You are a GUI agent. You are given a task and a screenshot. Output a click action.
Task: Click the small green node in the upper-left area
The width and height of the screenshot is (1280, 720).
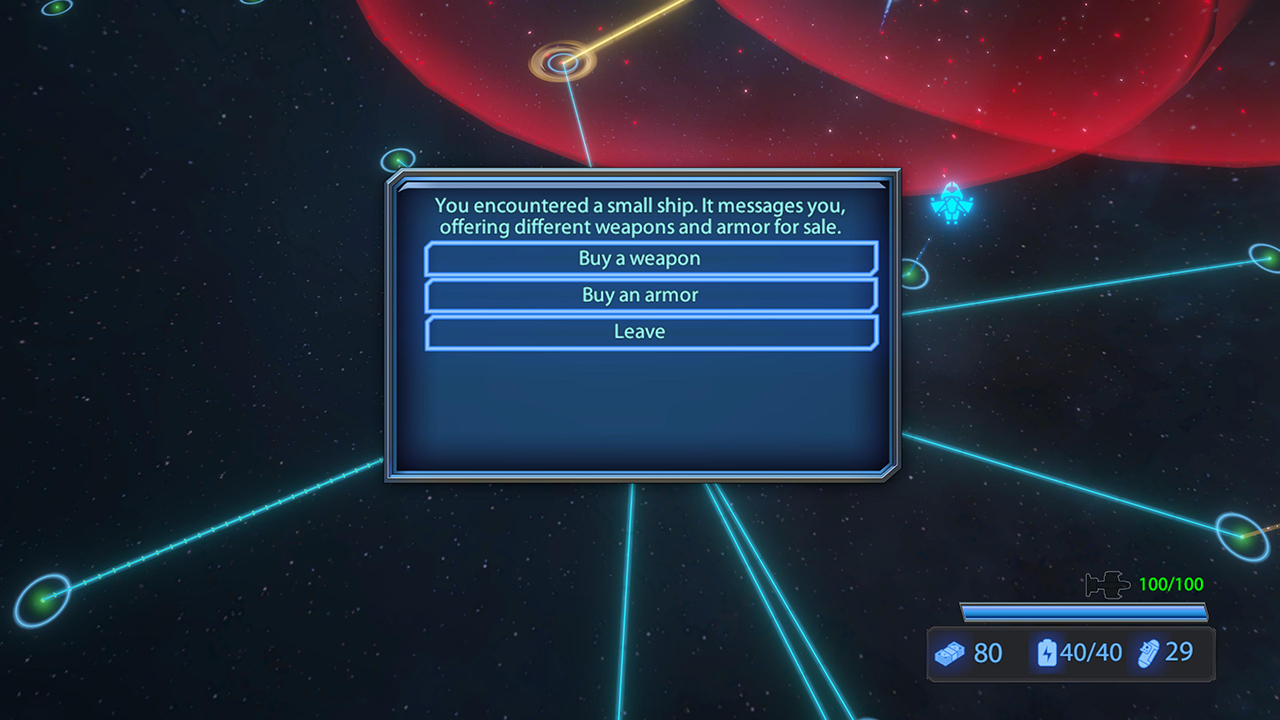pos(399,158)
